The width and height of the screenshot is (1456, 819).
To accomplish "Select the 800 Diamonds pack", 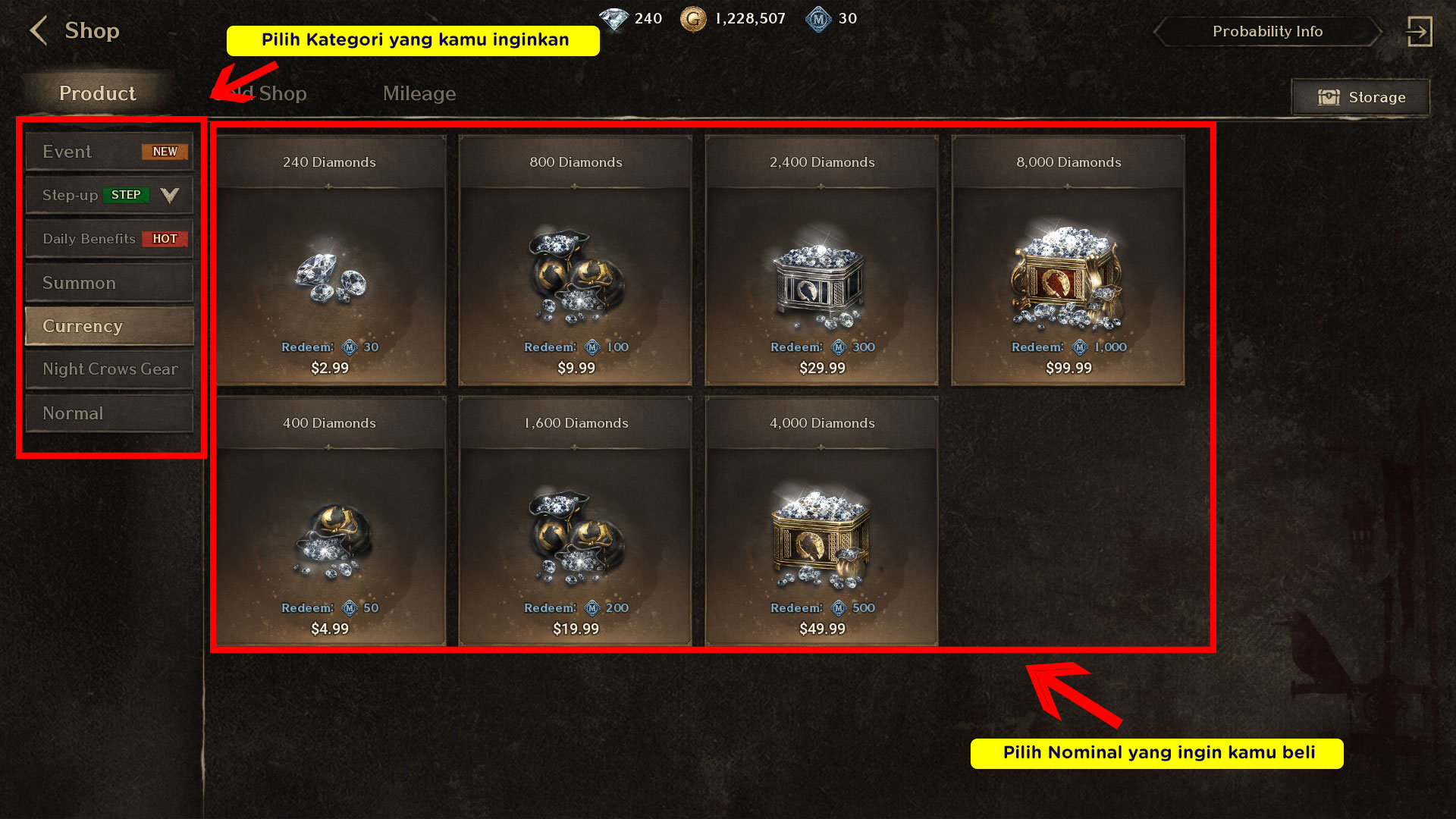I will 576,260.
